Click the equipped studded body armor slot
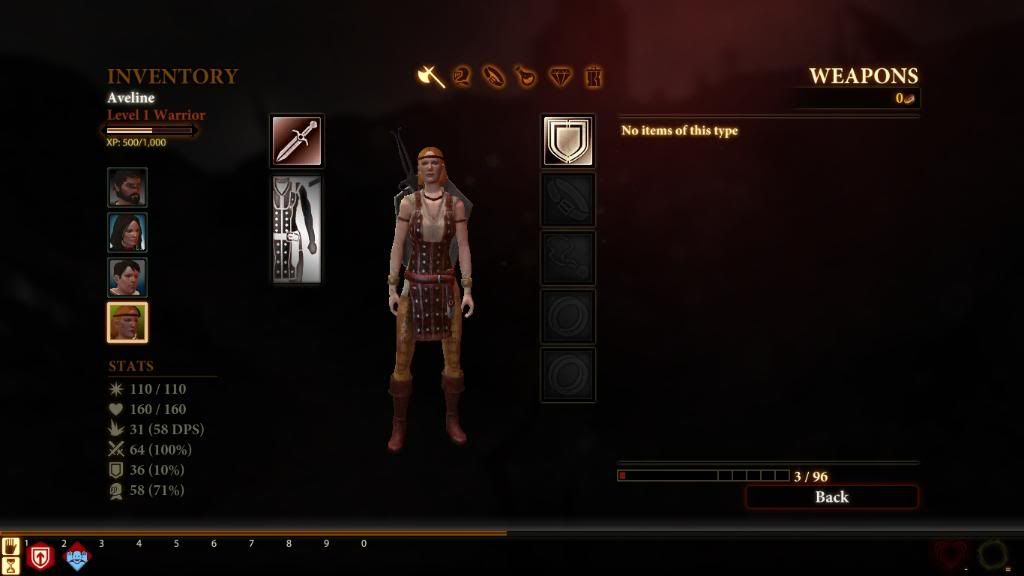The image size is (1024, 576). click(x=297, y=229)
